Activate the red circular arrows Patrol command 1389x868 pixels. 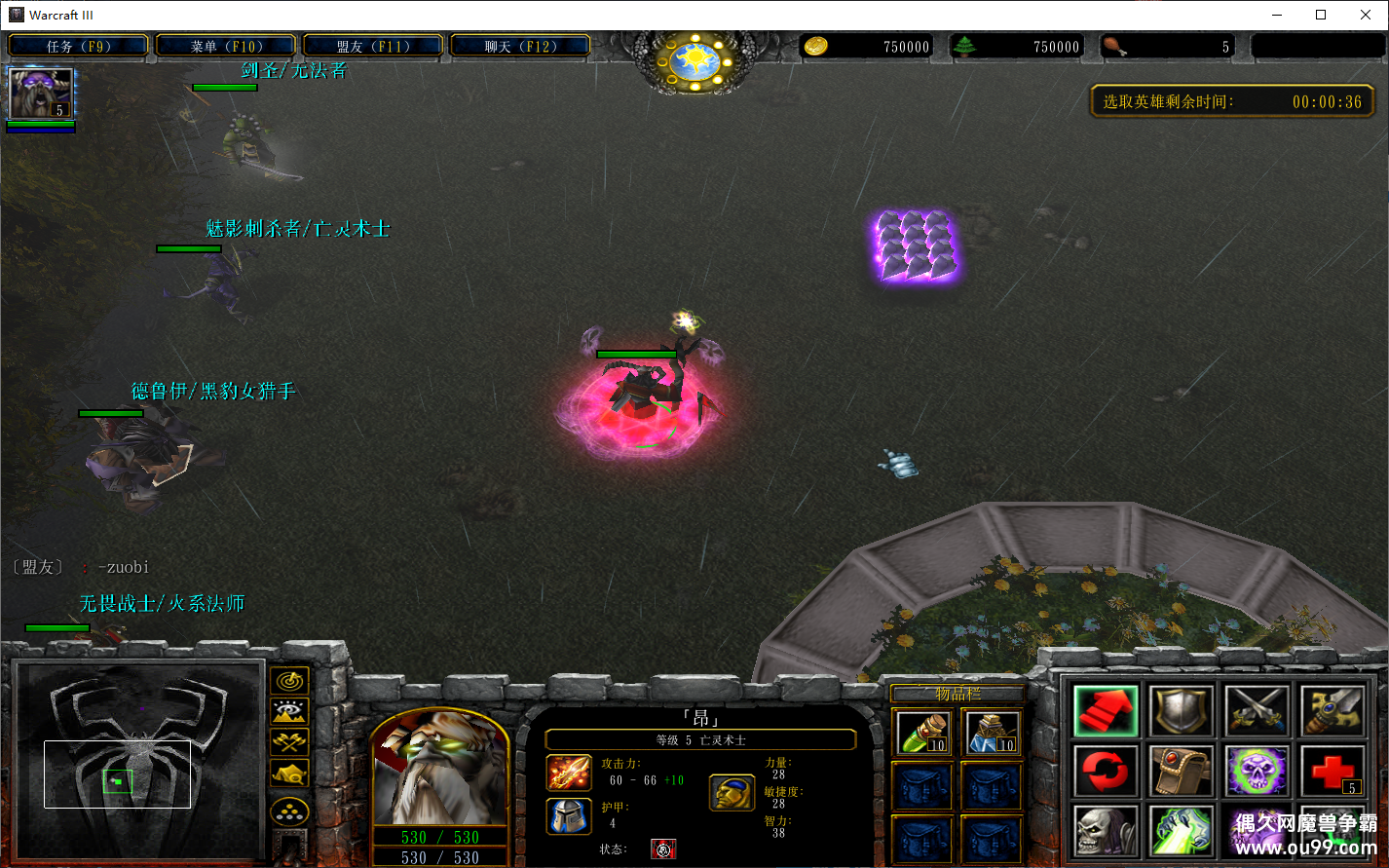tap(1106, 772)
